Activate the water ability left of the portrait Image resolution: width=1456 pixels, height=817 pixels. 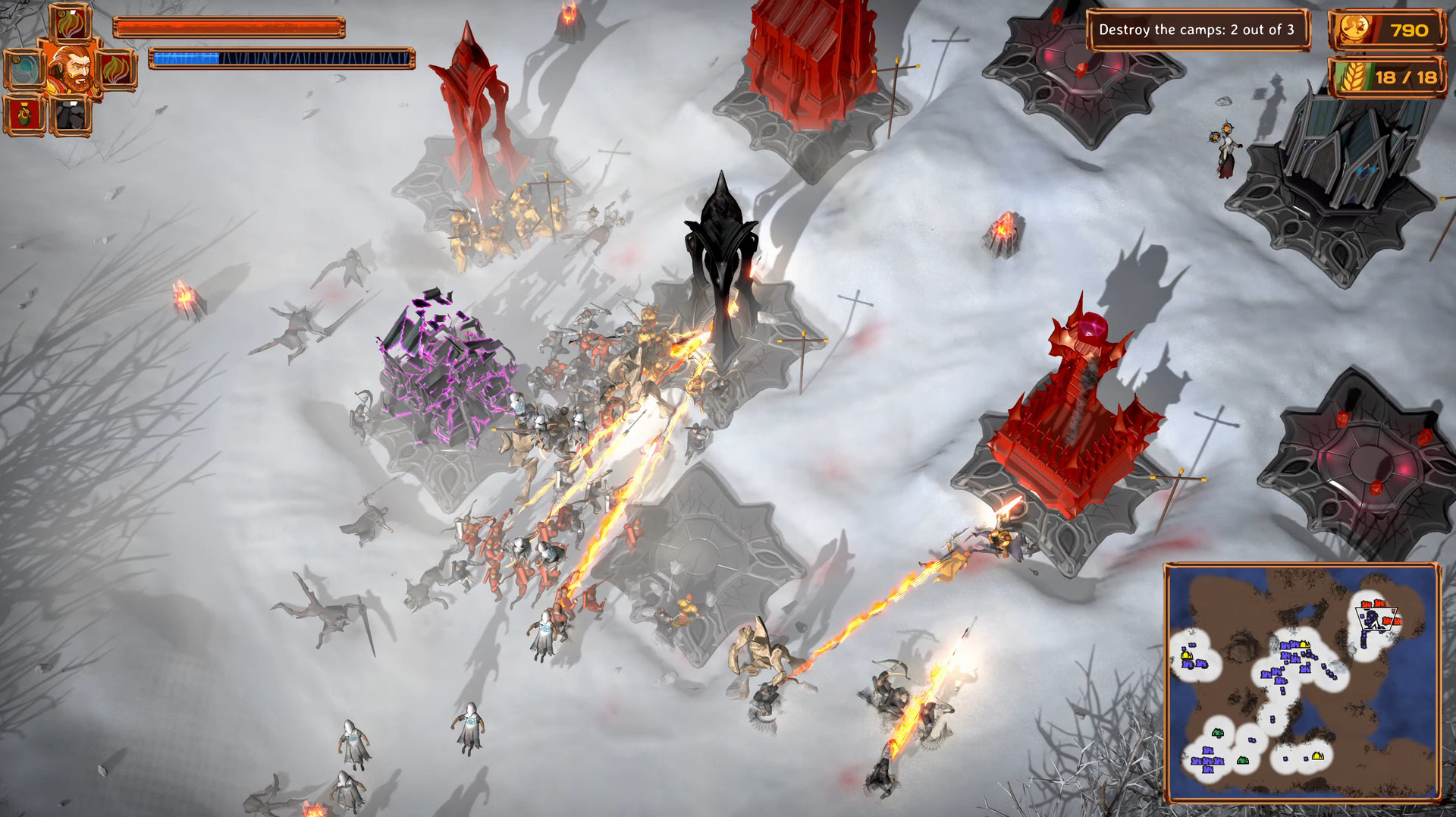tap(25, 69)
